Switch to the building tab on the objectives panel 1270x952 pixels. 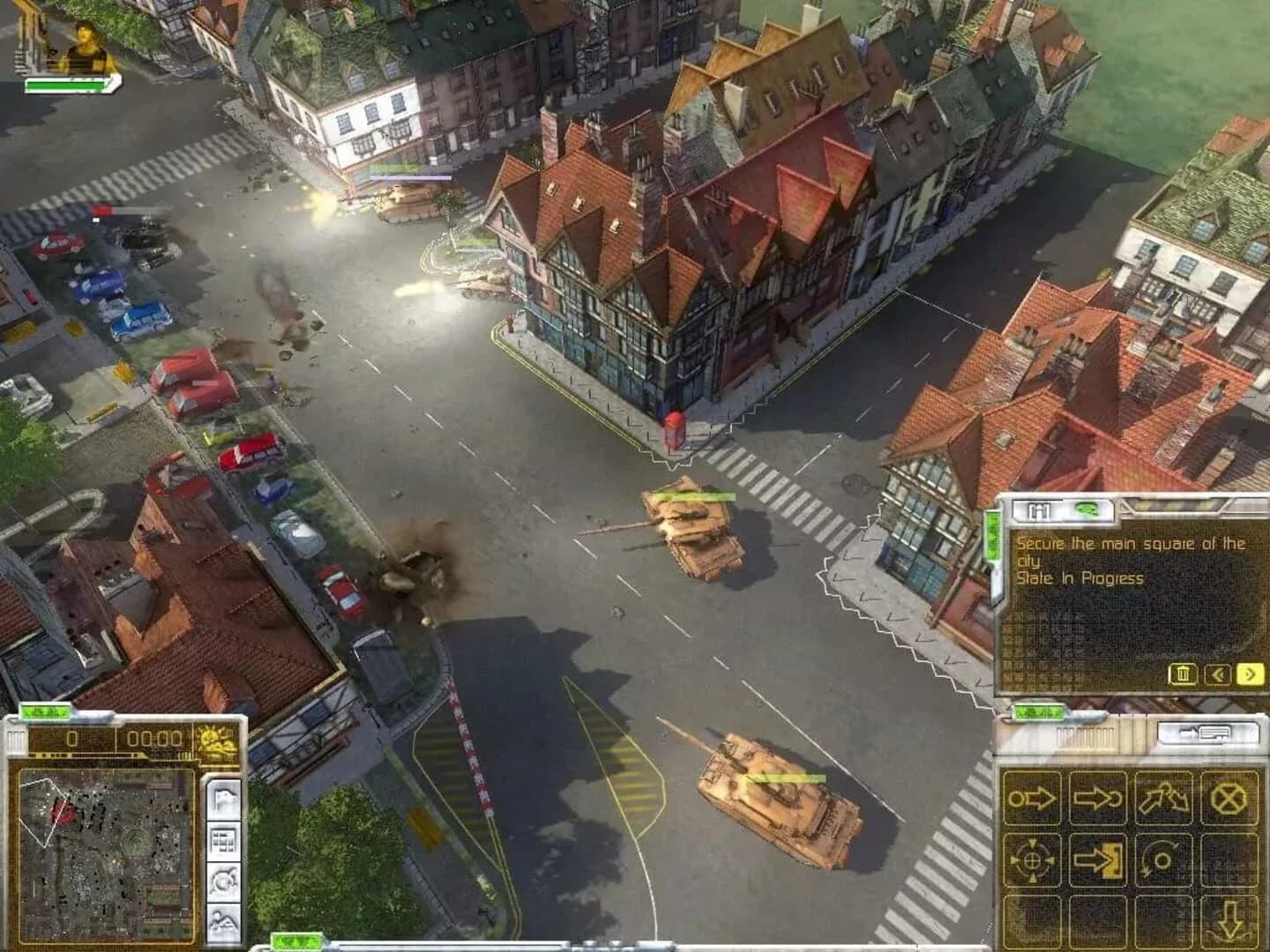[1040, 511]
